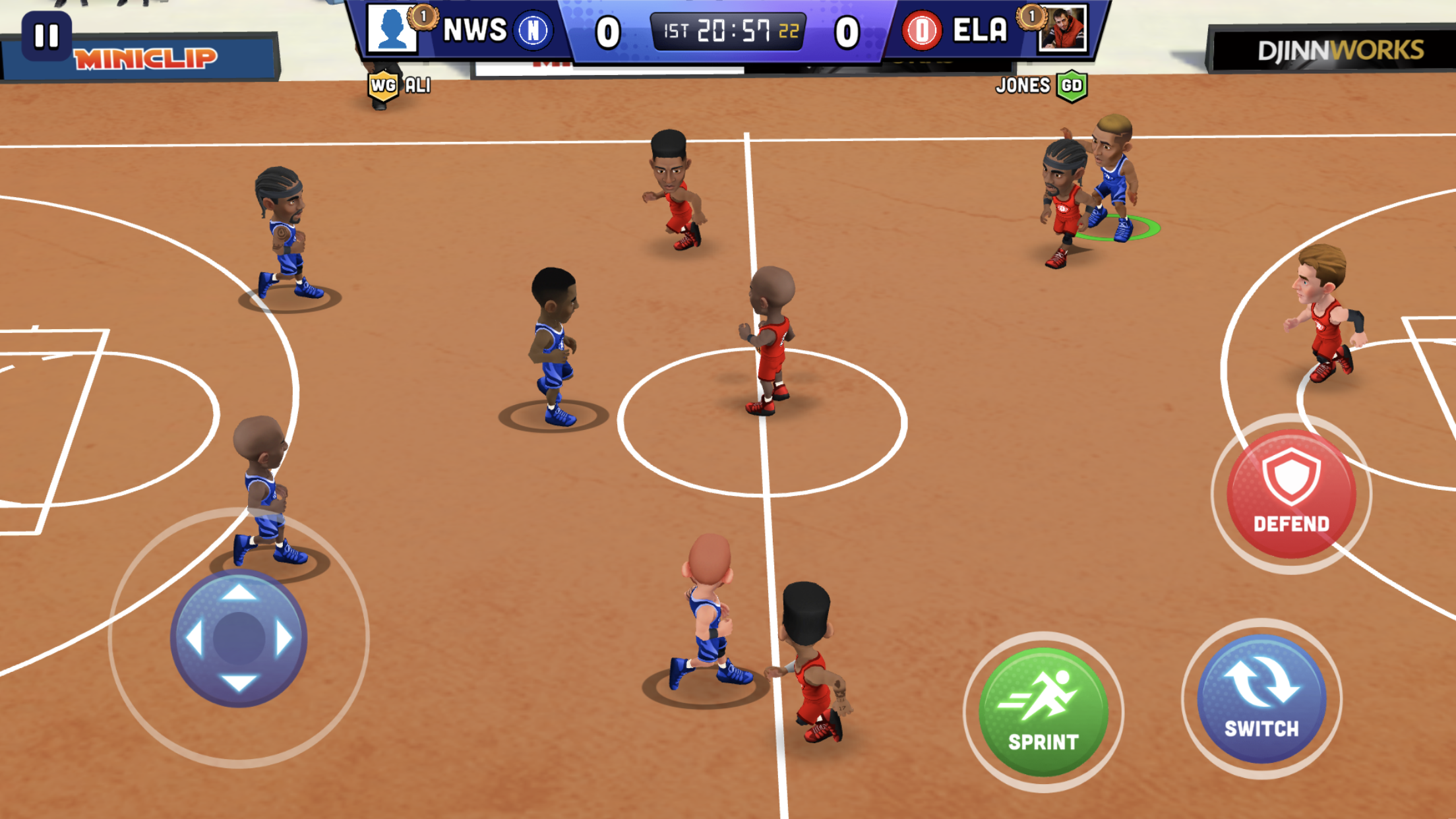Viewport: 1456px width, 819px height.
Task: Click the NWS player avatar portrait
Action: click(394, 30)
